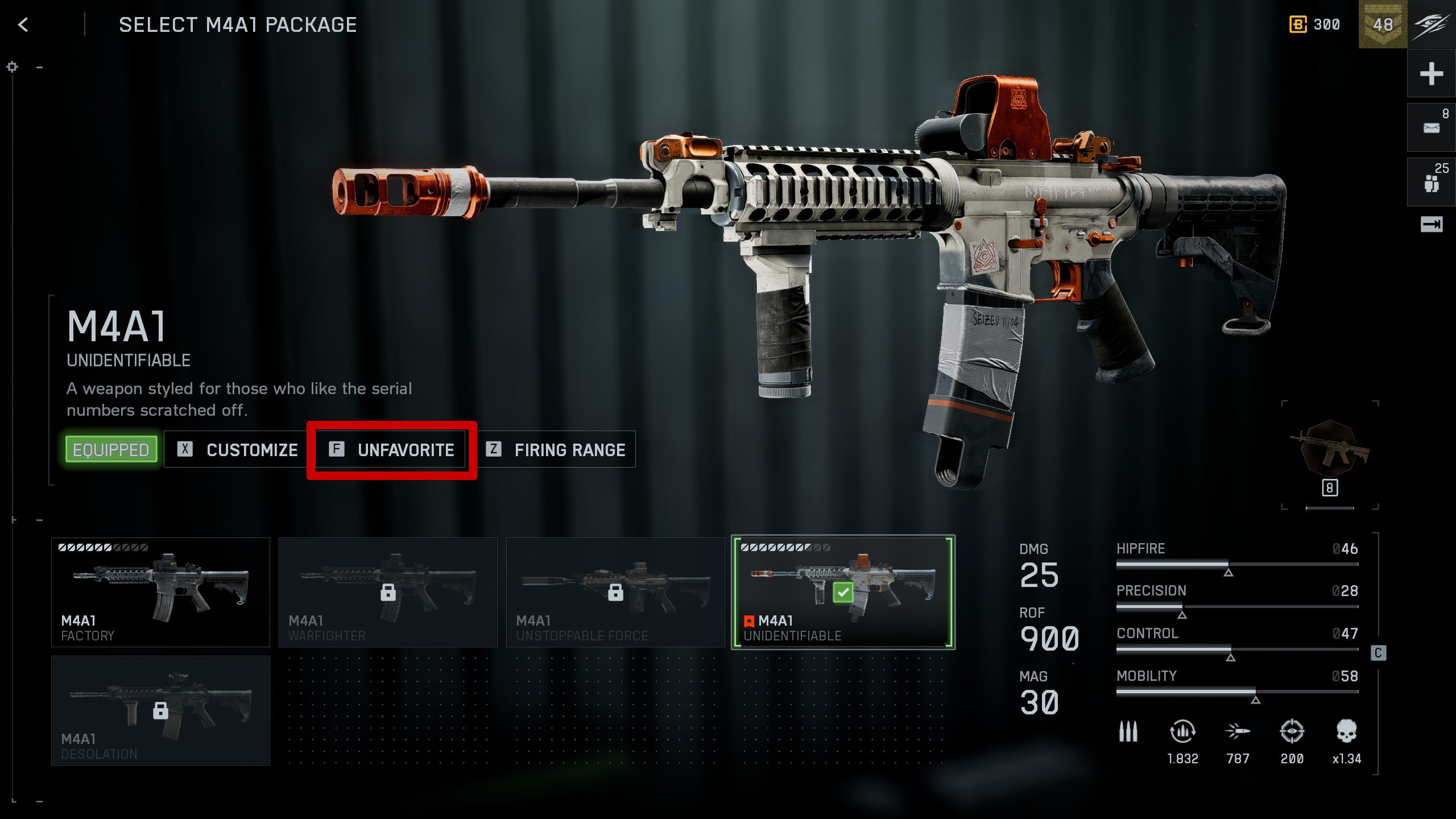Screen dimensions: 1456x819
Task: Enter the Firing Range
Action: 556,449
